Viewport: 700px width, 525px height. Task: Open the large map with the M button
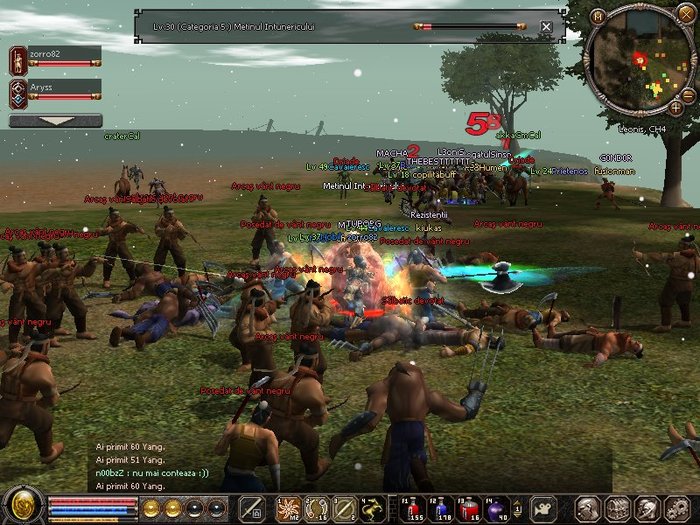tap(598, 15)
